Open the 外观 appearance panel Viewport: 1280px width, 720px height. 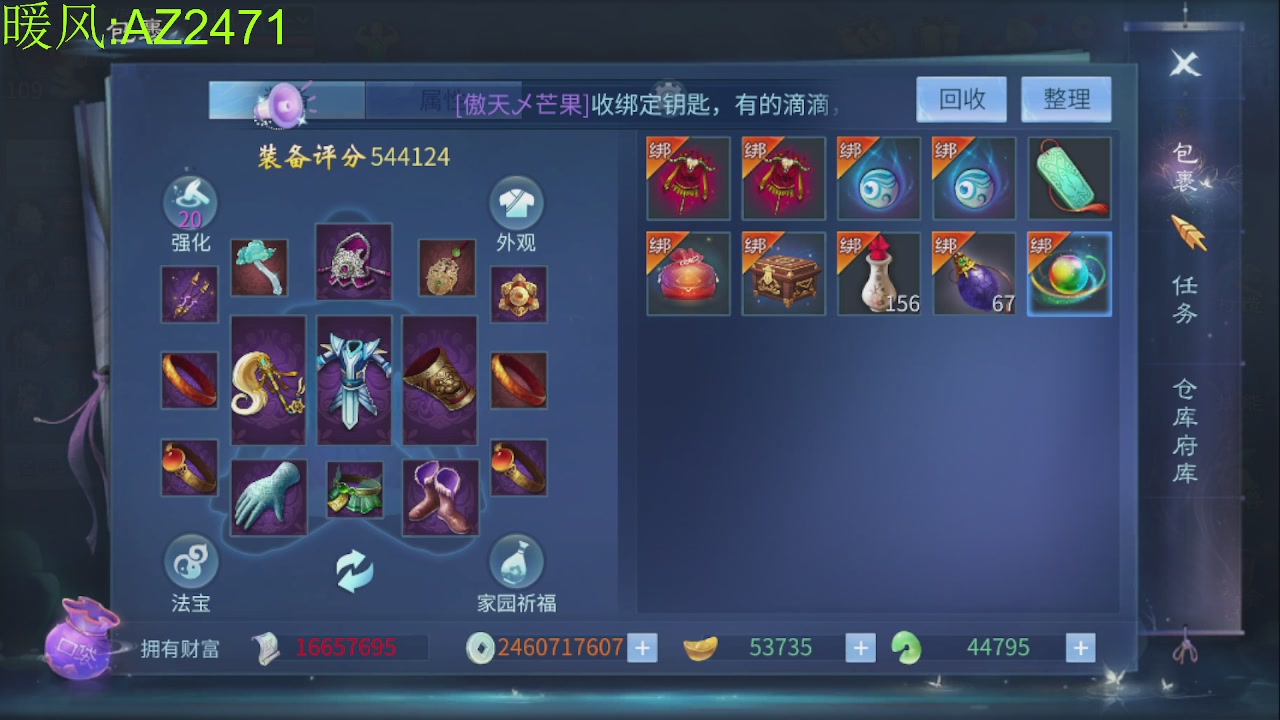pos(517,212)
